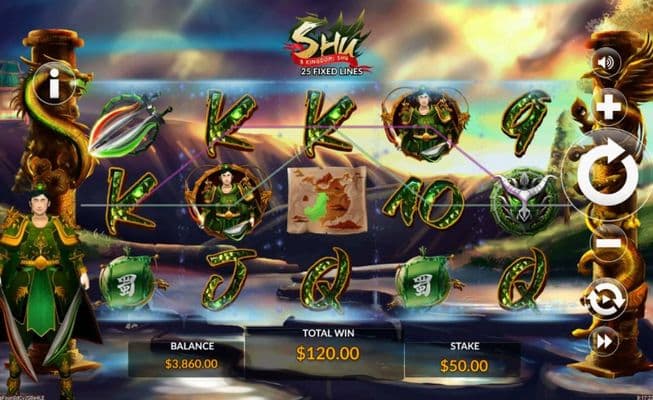Decrease stake with the minus button
The height and width of the screenshot is (400, 653).
point(607,243)
